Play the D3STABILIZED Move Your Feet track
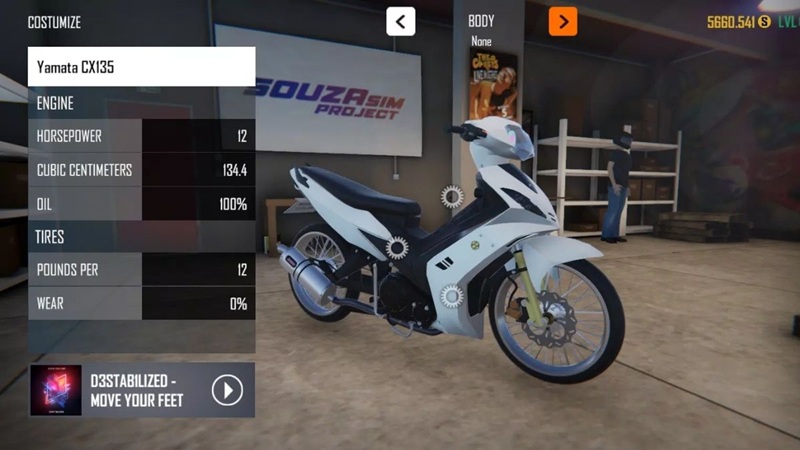This screenshot has height=450, width=800. pyautogui.click(x=227, y=390)
